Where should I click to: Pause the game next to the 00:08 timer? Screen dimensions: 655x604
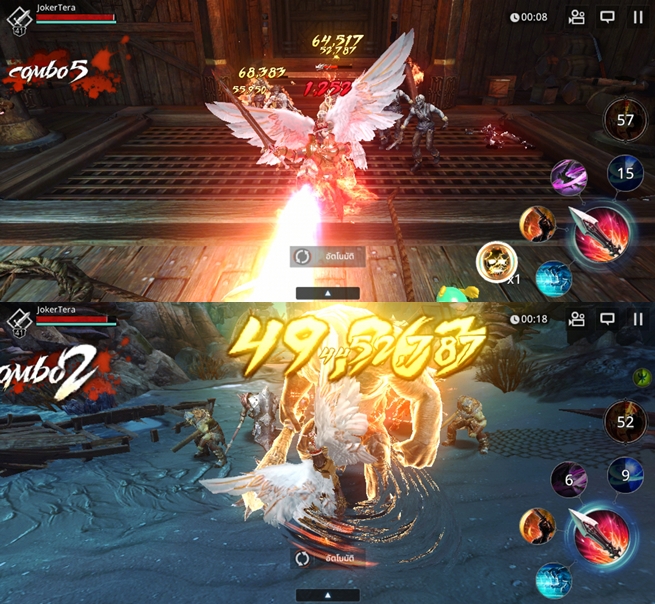tap(637, 16)
